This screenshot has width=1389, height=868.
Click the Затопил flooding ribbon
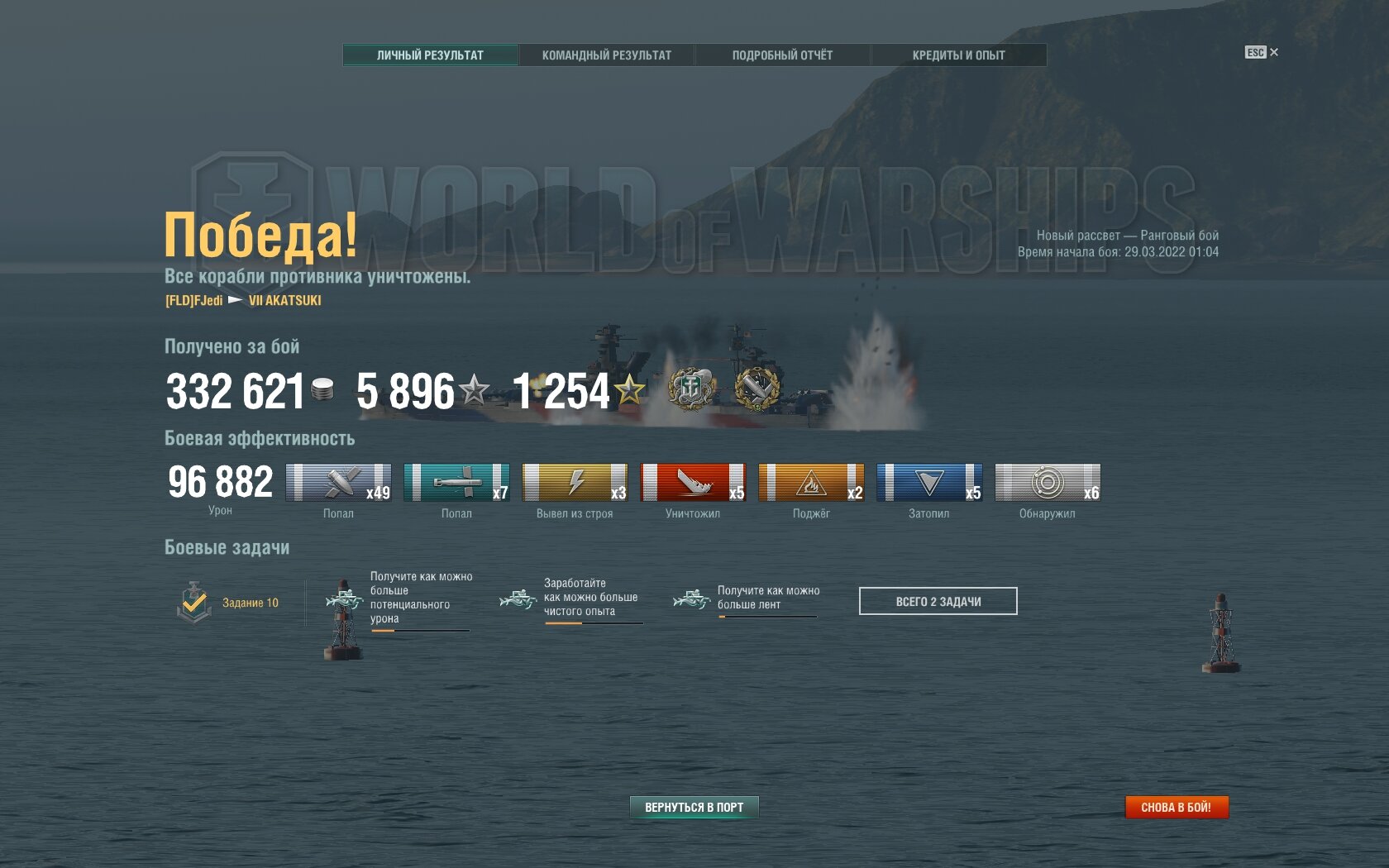[929, 483]
